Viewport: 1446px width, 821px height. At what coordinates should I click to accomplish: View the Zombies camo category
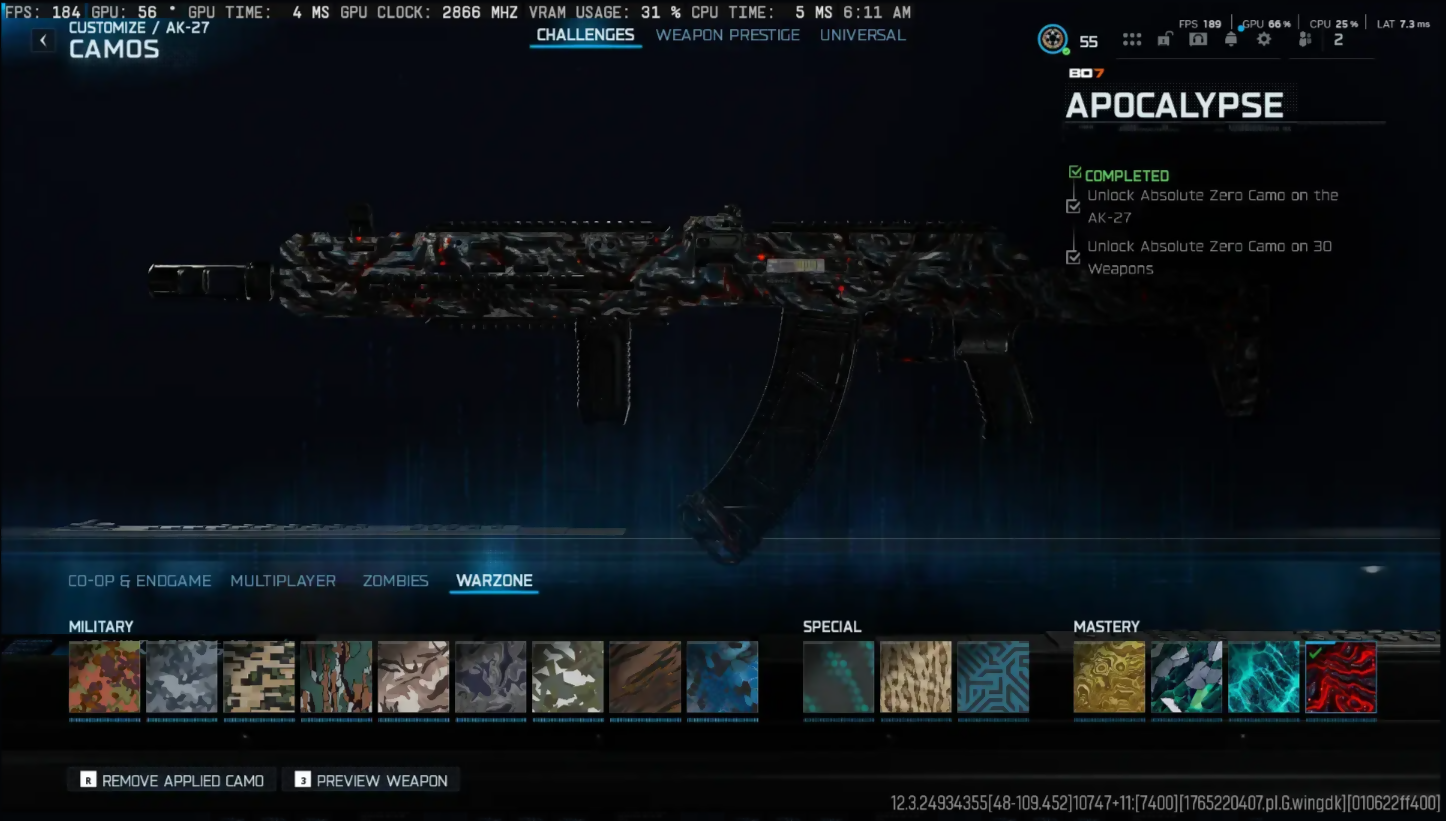[395, 581]
